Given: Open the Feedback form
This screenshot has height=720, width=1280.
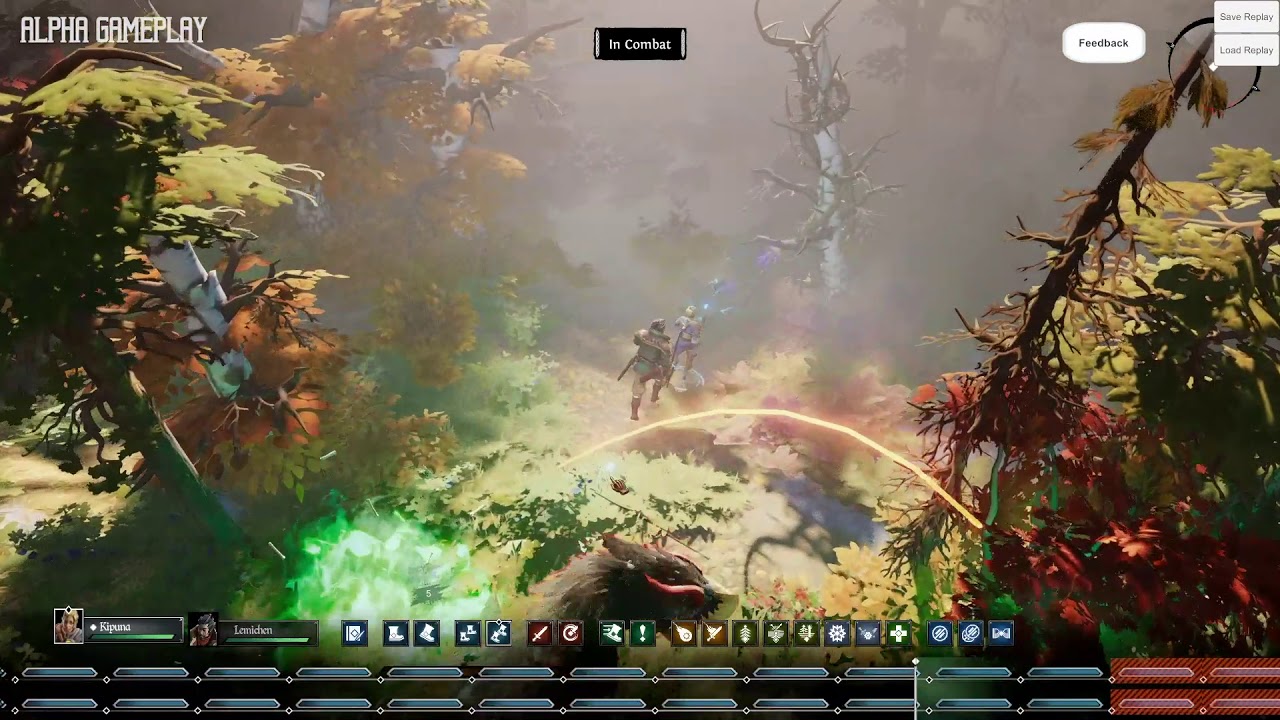Looking at the screenshot, I should click(x=1103, y=43).
